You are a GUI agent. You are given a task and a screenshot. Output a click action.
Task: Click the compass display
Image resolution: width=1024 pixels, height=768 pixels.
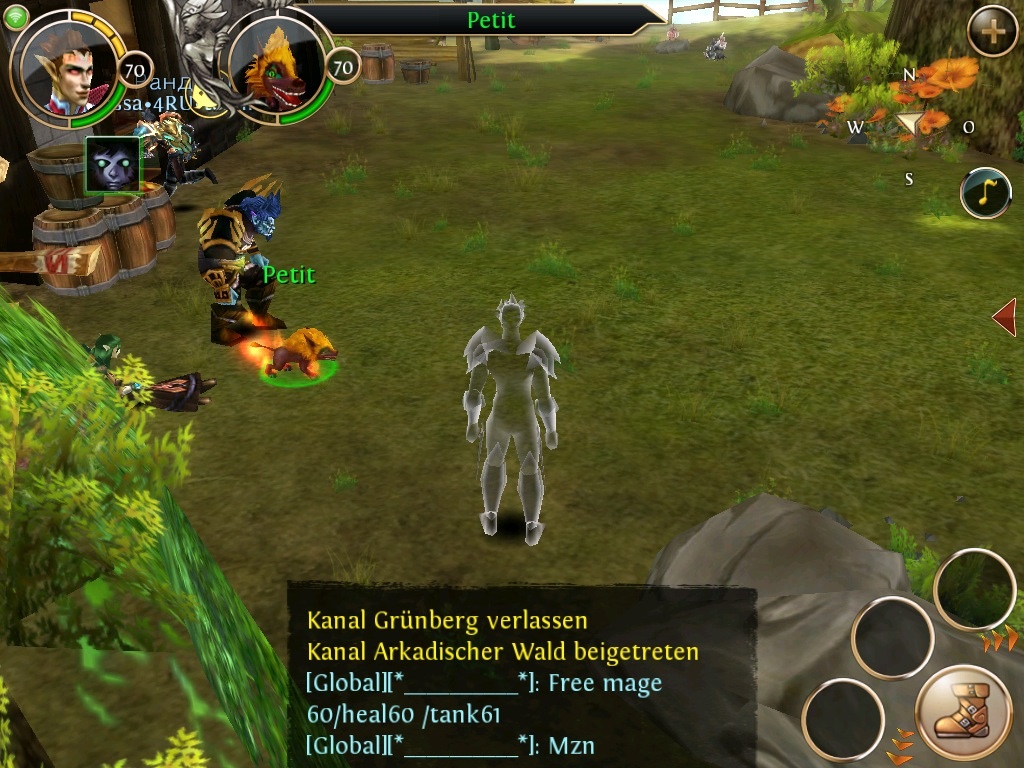tap(909, 126)
